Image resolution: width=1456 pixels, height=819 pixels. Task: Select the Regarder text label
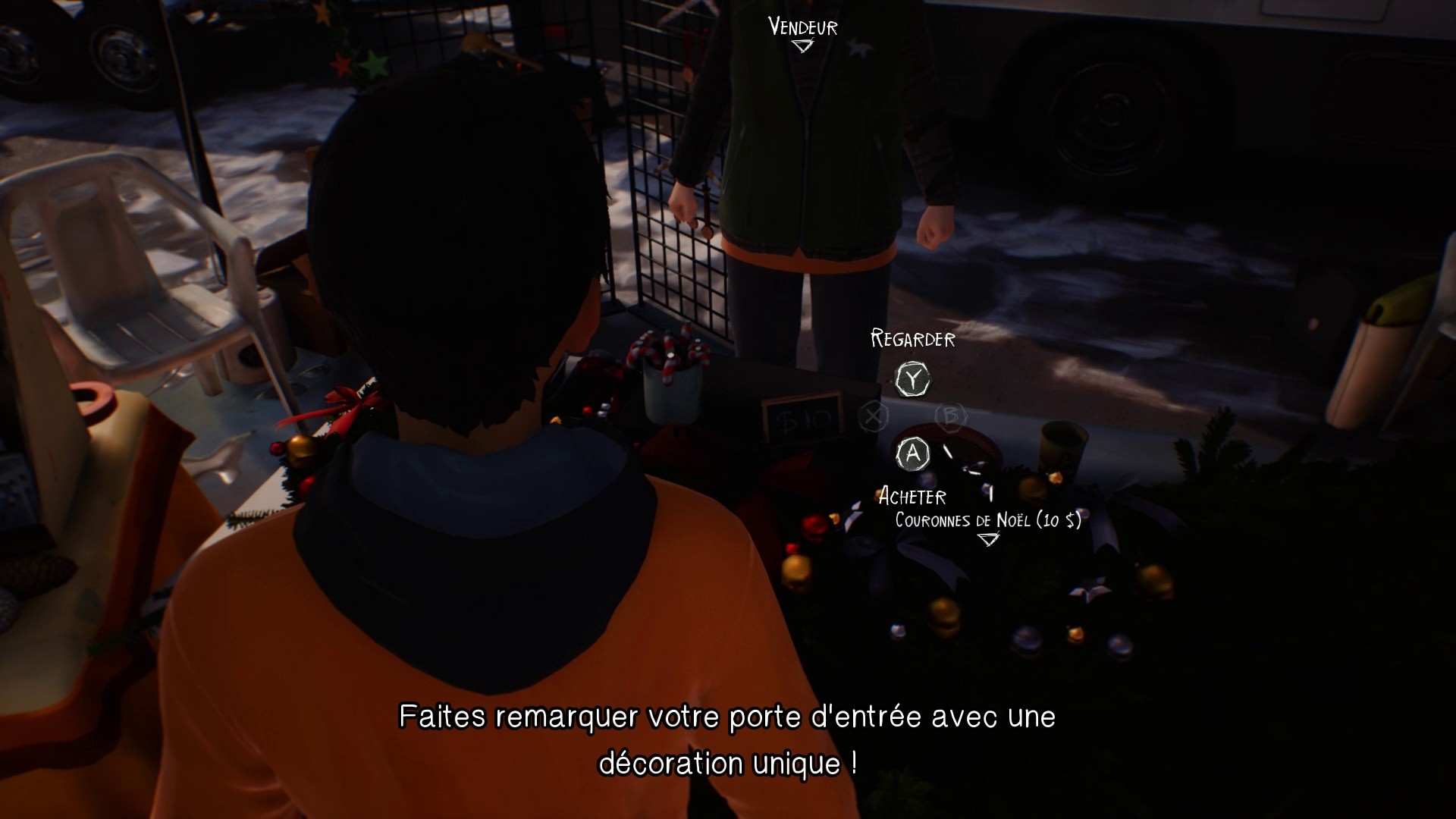coord(913,338)
